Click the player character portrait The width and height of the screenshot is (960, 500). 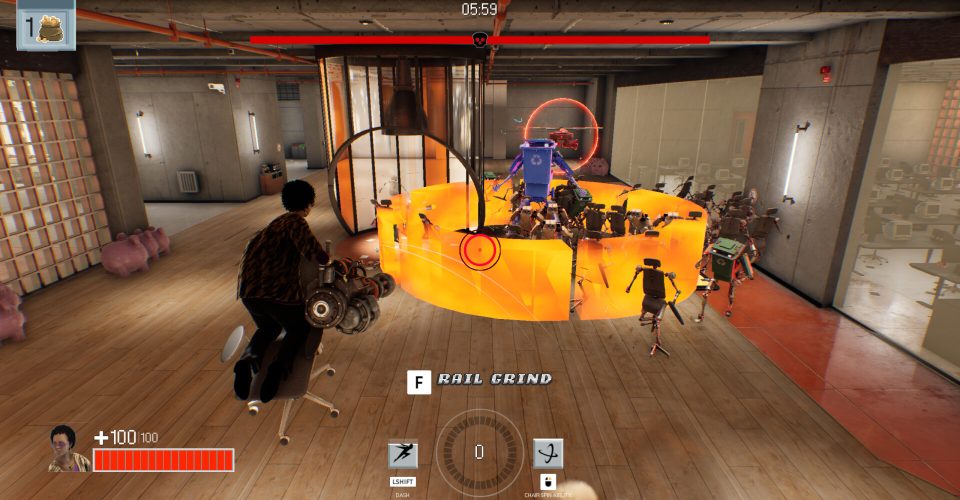[68, 449]
